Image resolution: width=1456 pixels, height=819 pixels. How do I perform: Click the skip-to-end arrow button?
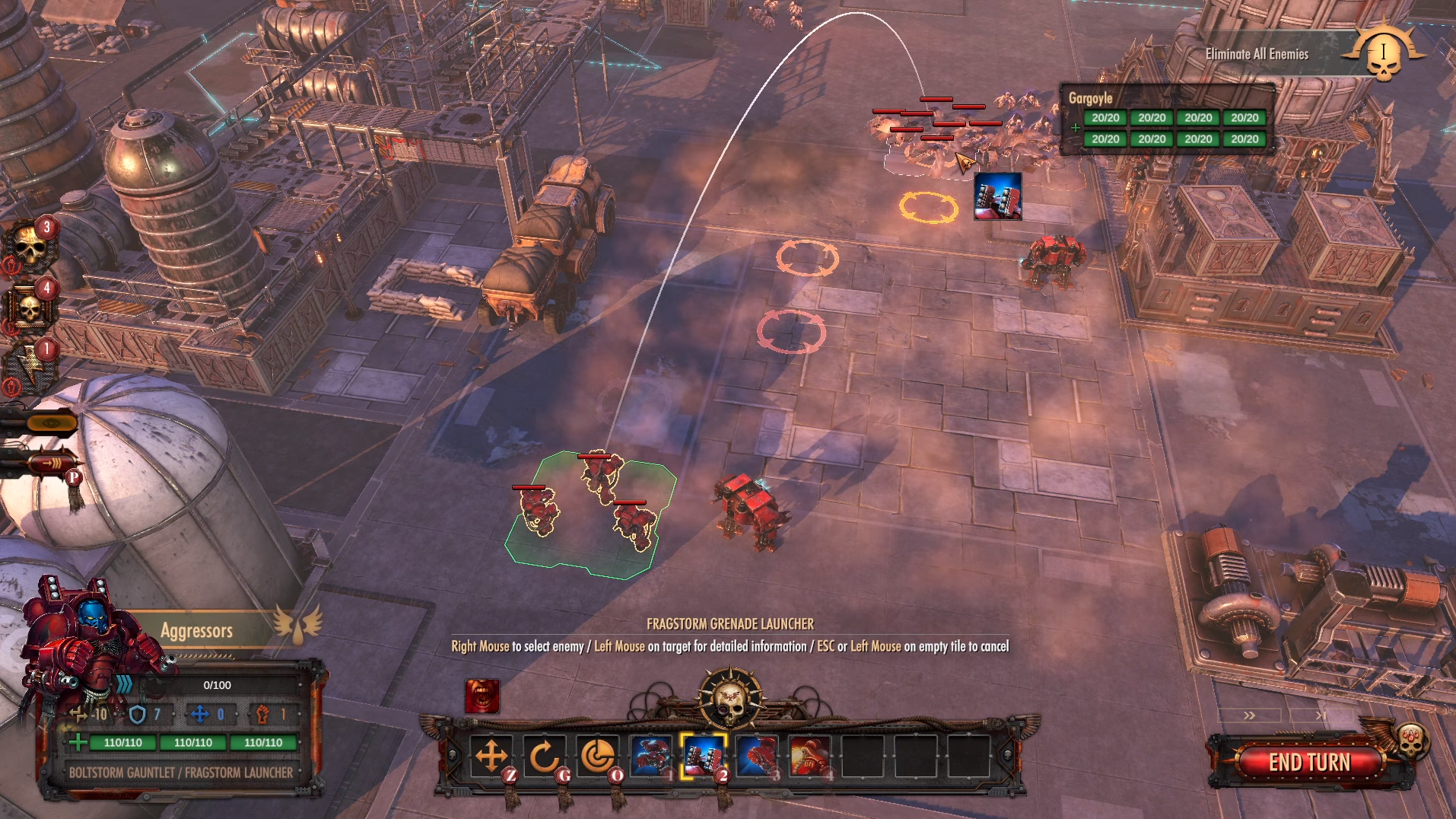pyautogui.click(x=1321, y=715)
